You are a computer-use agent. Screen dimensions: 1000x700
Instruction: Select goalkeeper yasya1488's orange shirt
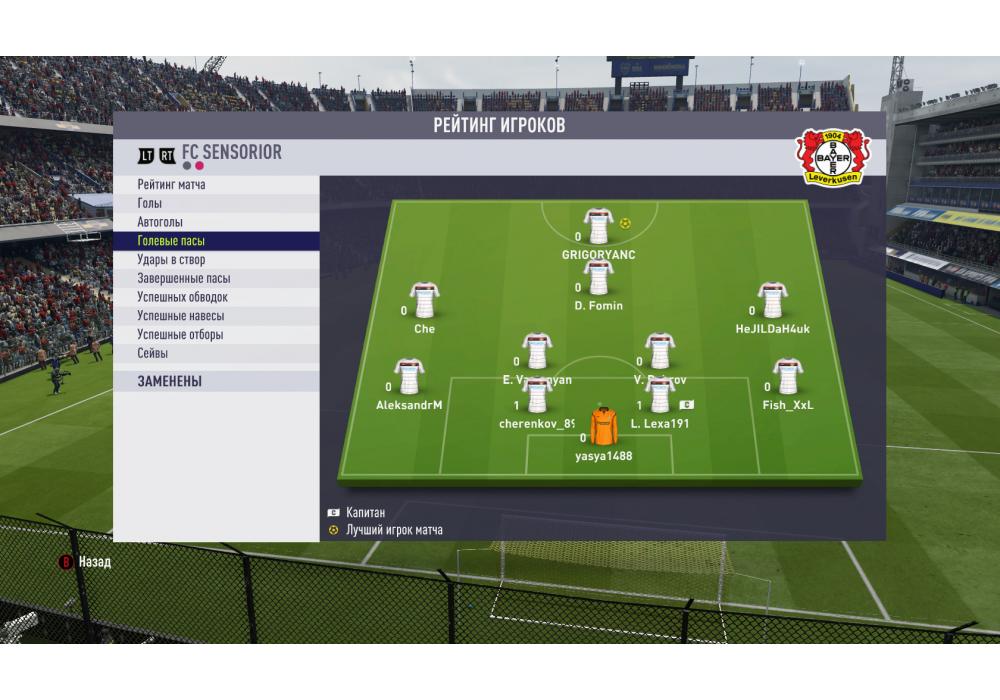(x=603, y=428)
